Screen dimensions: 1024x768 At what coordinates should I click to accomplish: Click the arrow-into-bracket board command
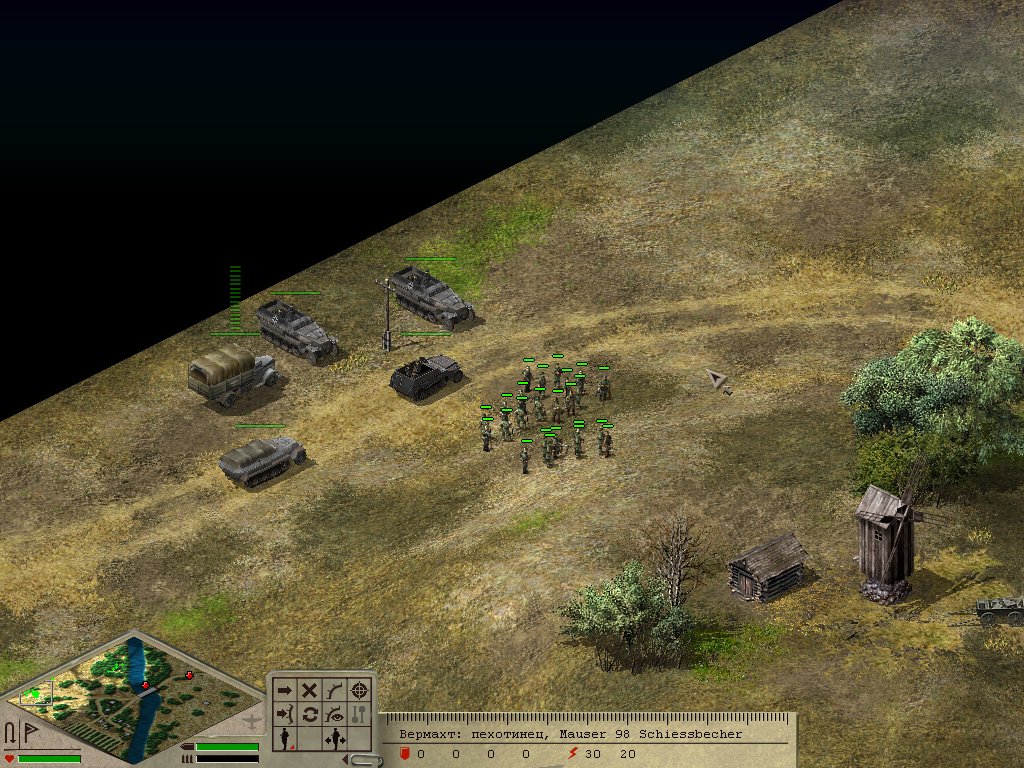point(285,714)
